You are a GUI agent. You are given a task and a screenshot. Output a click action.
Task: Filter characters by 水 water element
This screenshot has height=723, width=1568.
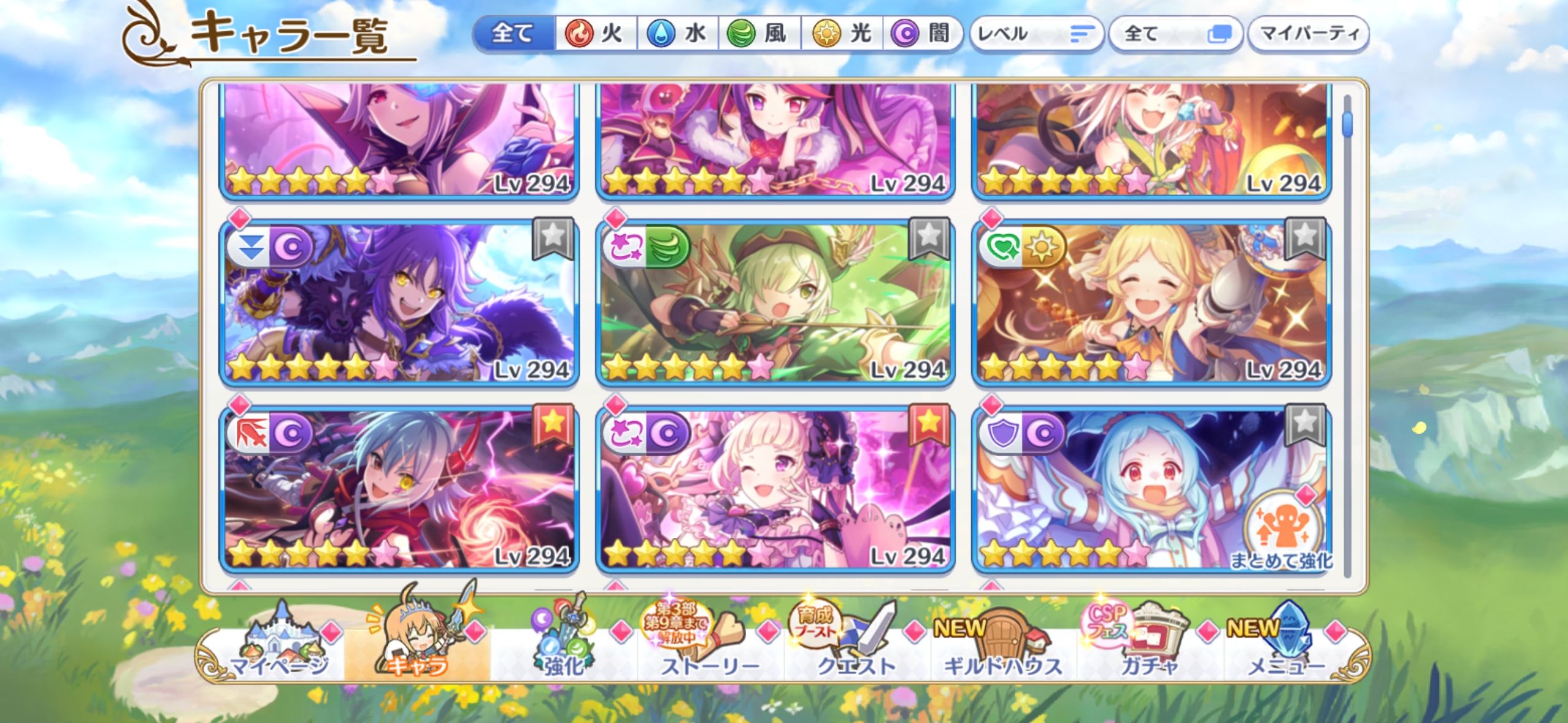click(678, 33)
